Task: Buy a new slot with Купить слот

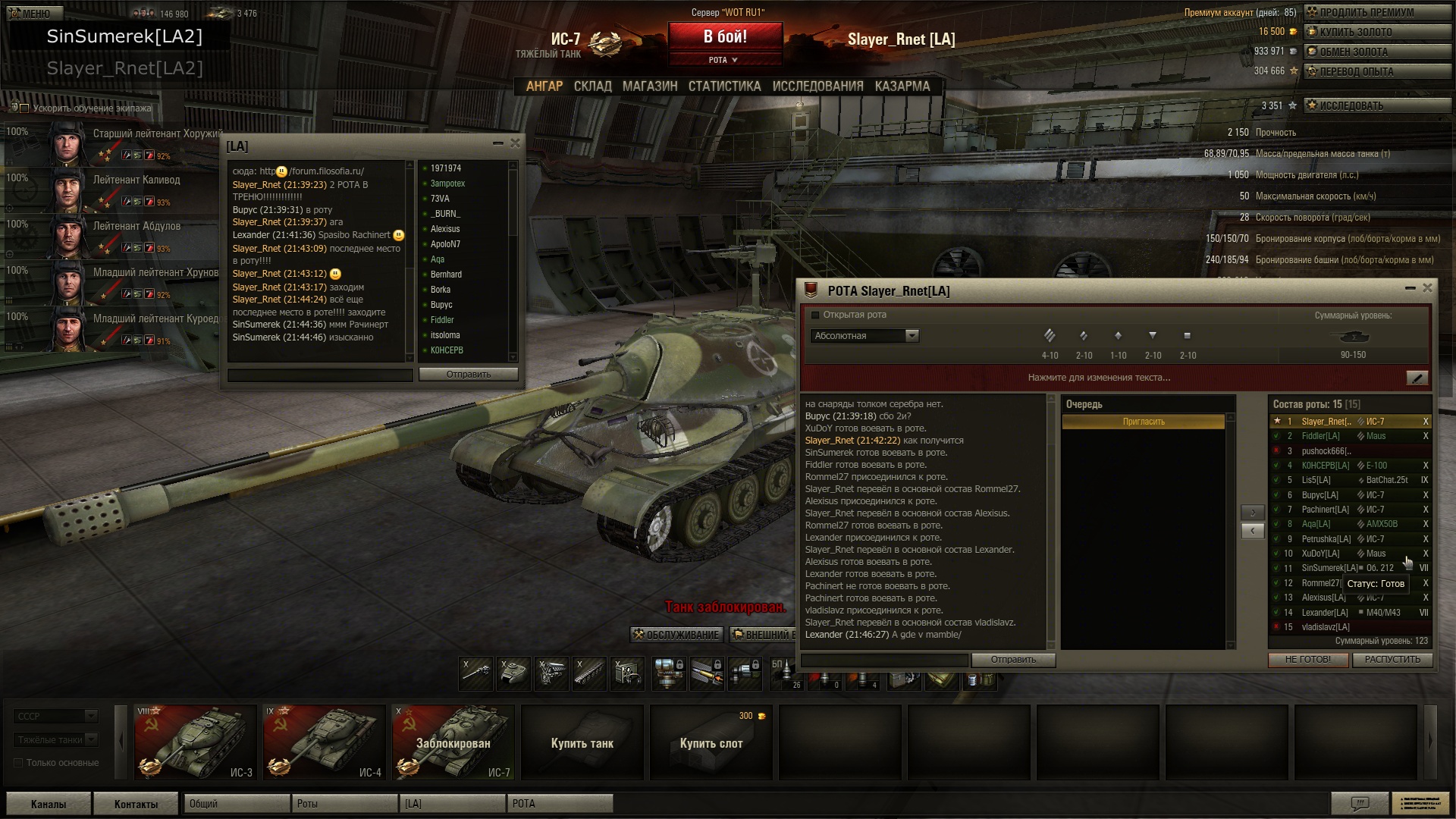Action: 711,742
